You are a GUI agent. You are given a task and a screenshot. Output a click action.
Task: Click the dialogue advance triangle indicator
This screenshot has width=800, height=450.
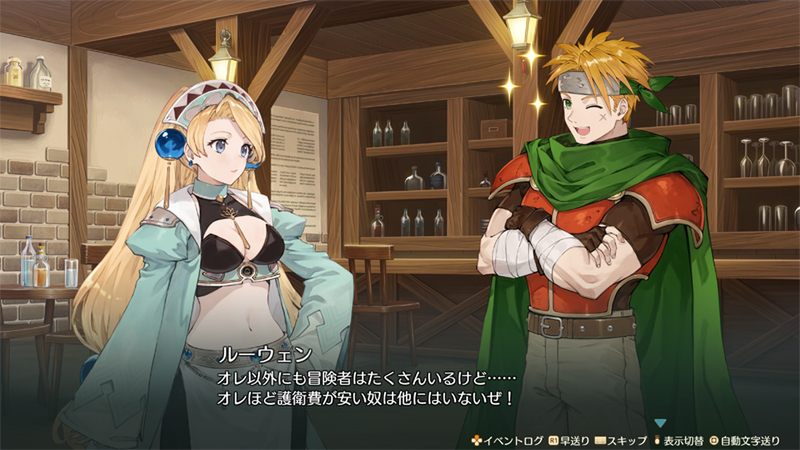coord(660,423)
